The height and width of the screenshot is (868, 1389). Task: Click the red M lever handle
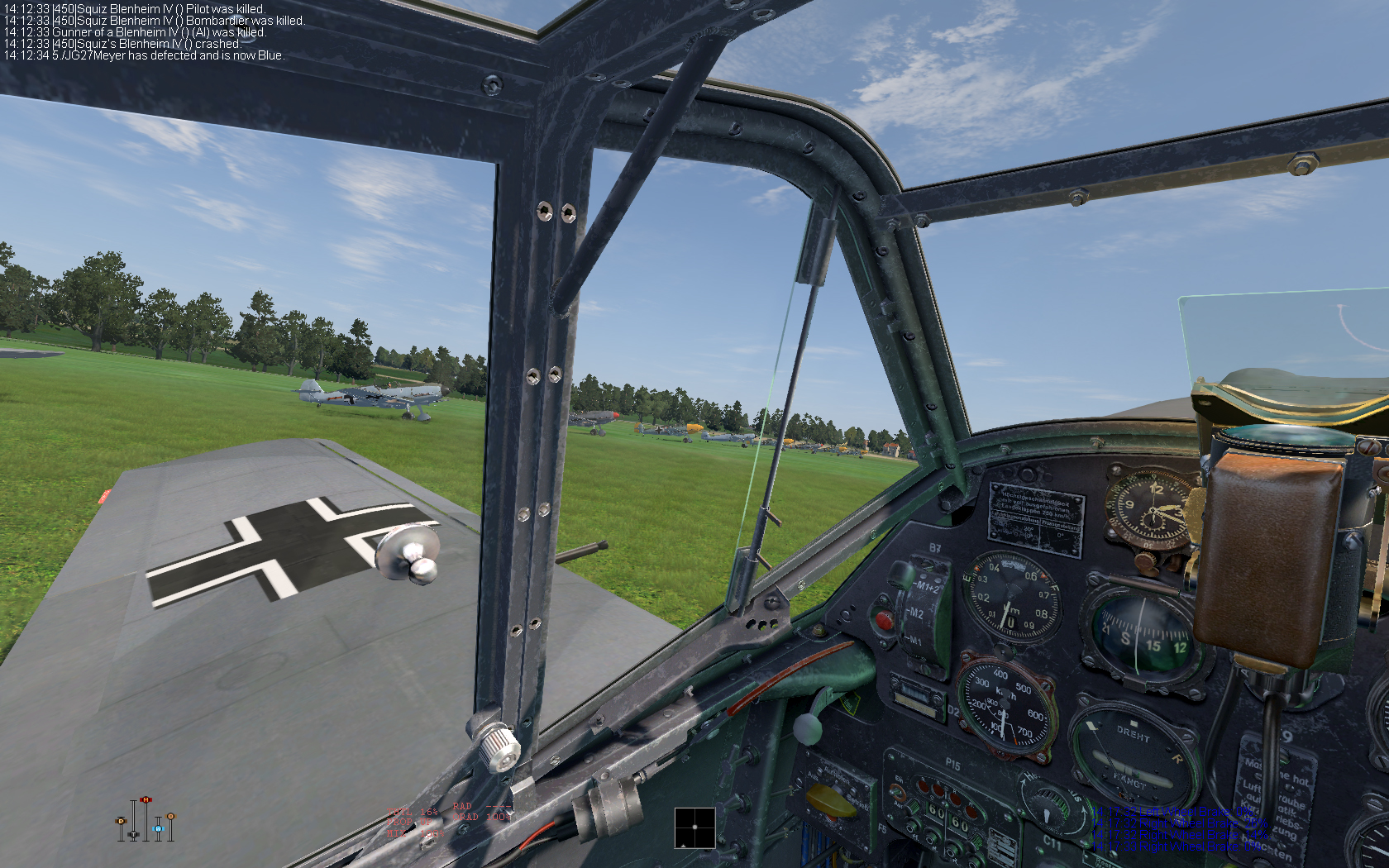(146, 799)
